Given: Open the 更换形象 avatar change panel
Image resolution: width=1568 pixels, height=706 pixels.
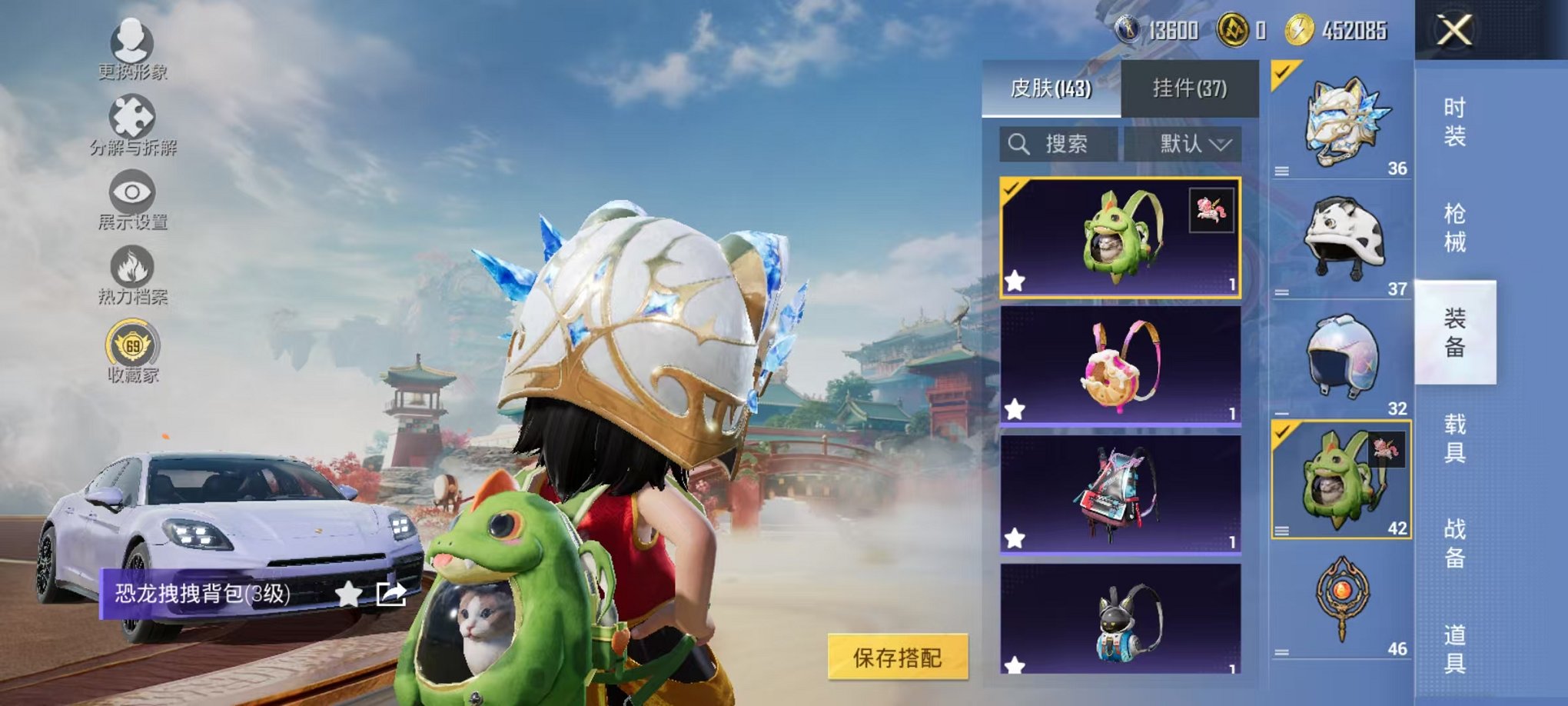Looking at the screenshot, I should pyautogui.click(x=131, y=46).
